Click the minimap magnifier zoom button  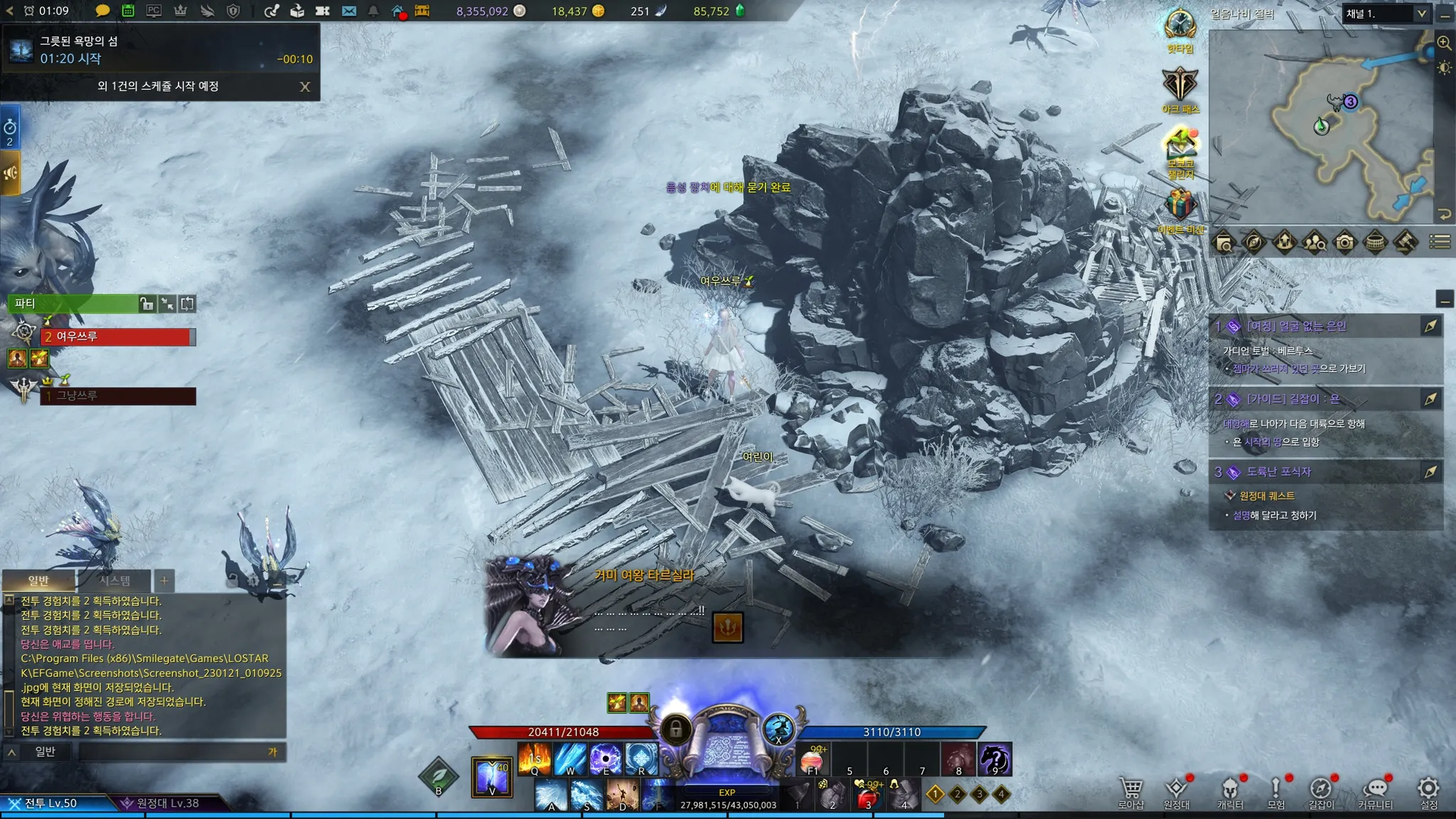tap(1444, 43)
